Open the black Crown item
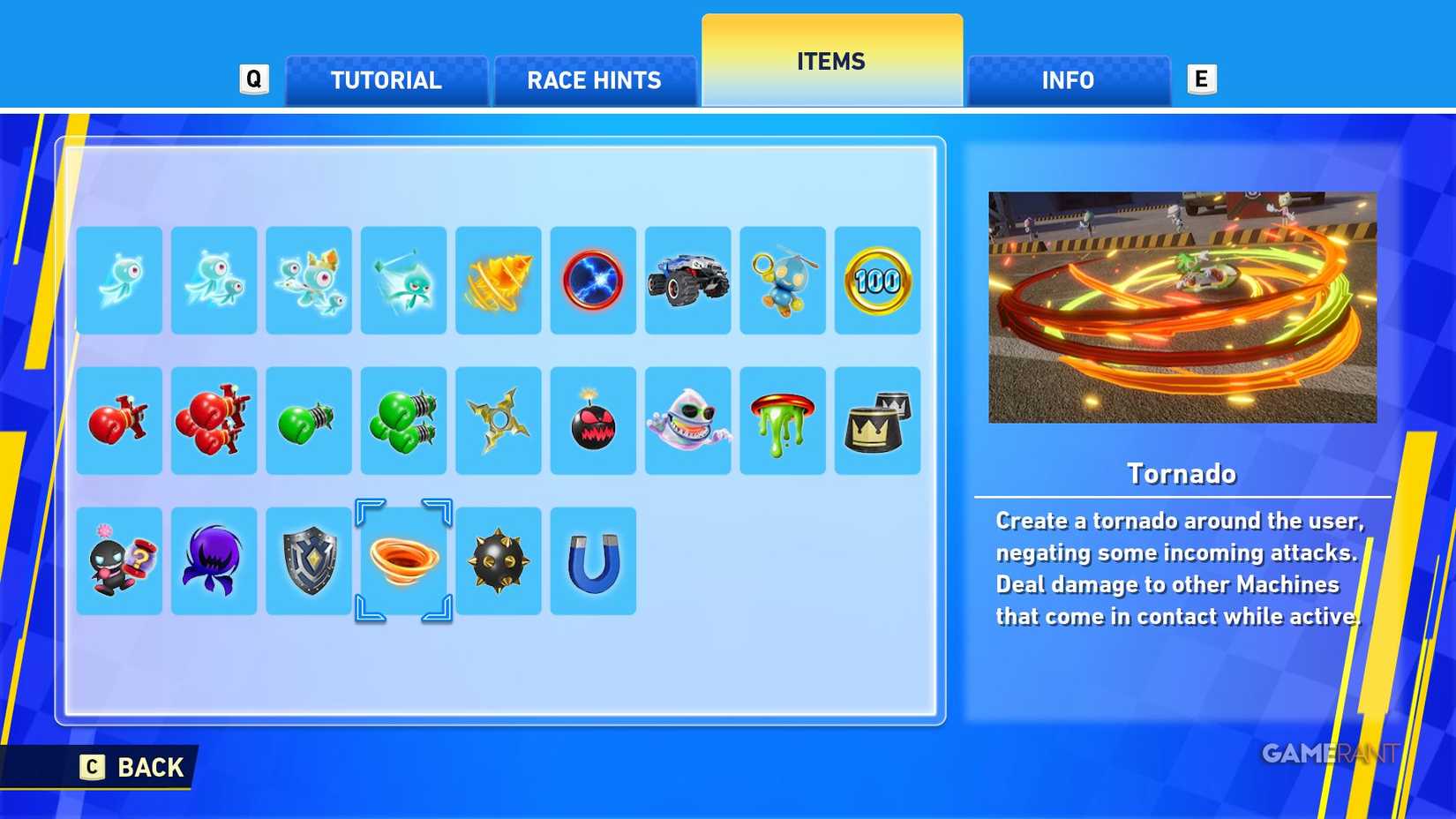The height and width of the screenshot is (819, 1456). (877, 420)
